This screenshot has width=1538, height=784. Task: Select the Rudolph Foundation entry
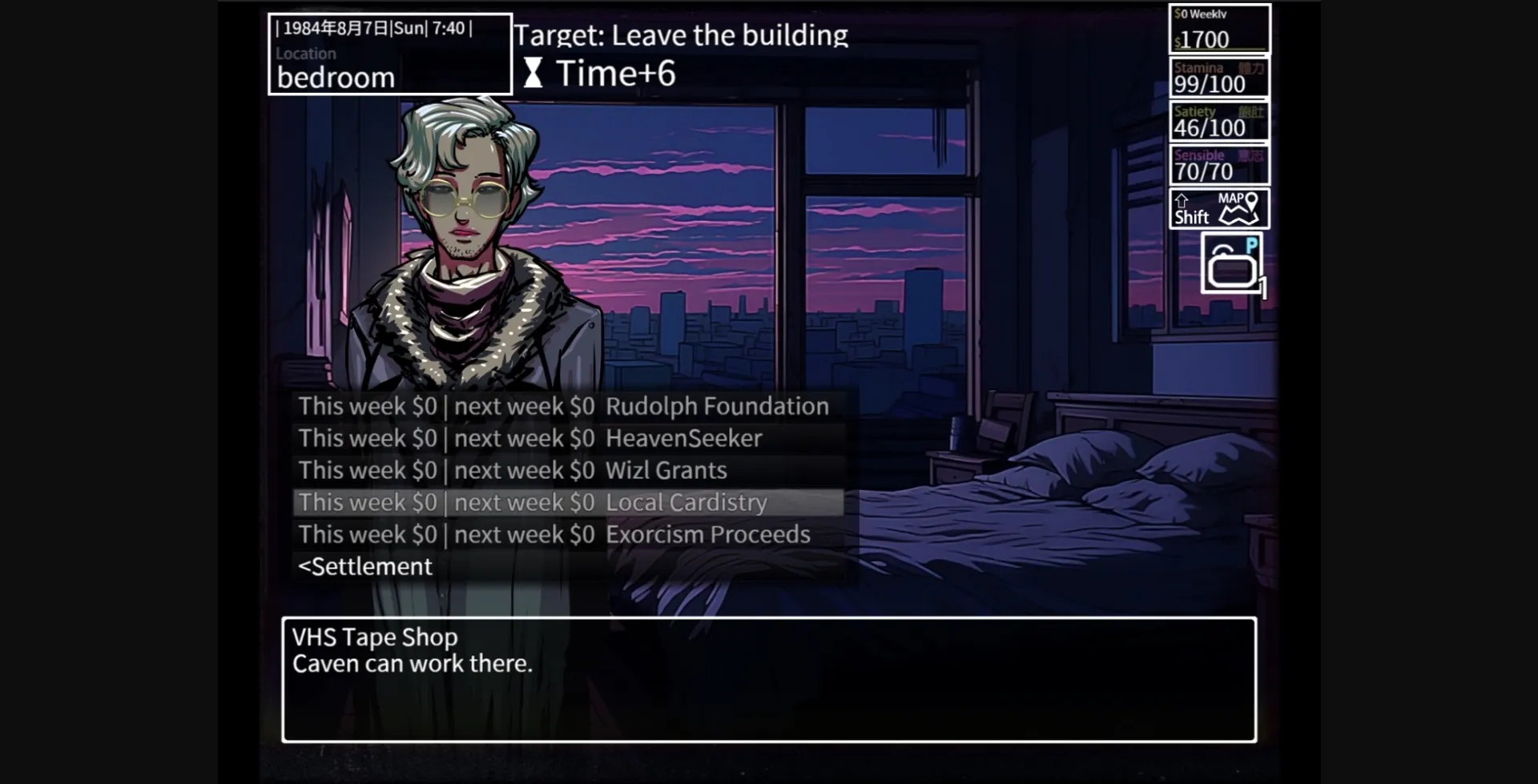[x=563, y=406]
